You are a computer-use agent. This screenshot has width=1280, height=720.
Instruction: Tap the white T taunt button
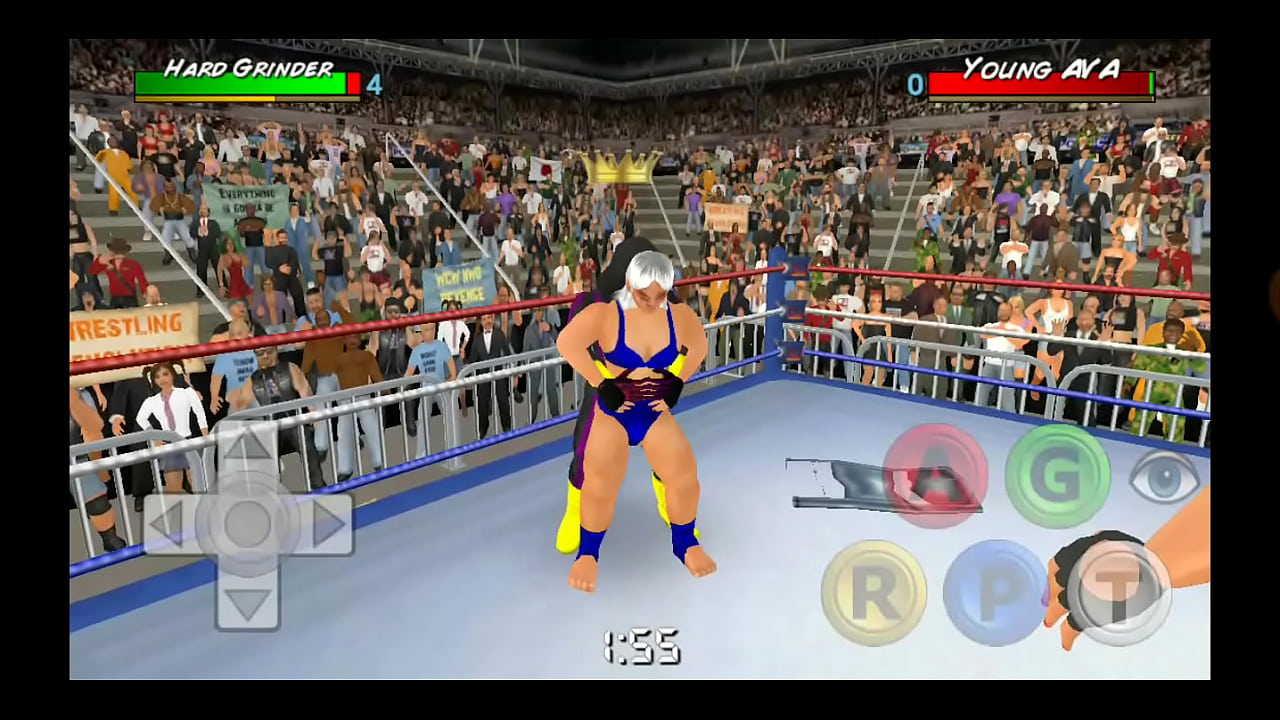(1118, 593)
